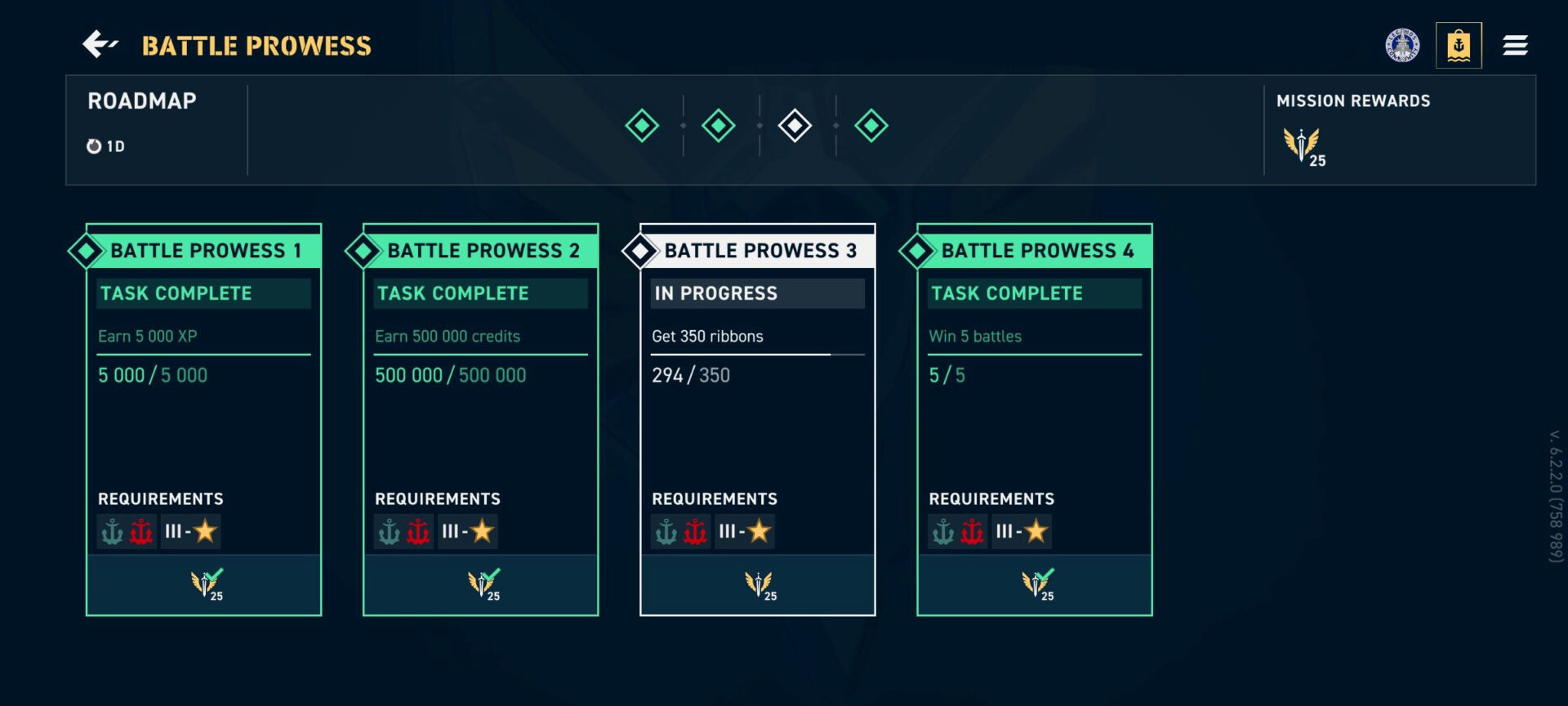Viewport: 1568px width, 706px height.
Task: Expand the Battle Prowess 3 diamond header badge
Action: [639, 251]
